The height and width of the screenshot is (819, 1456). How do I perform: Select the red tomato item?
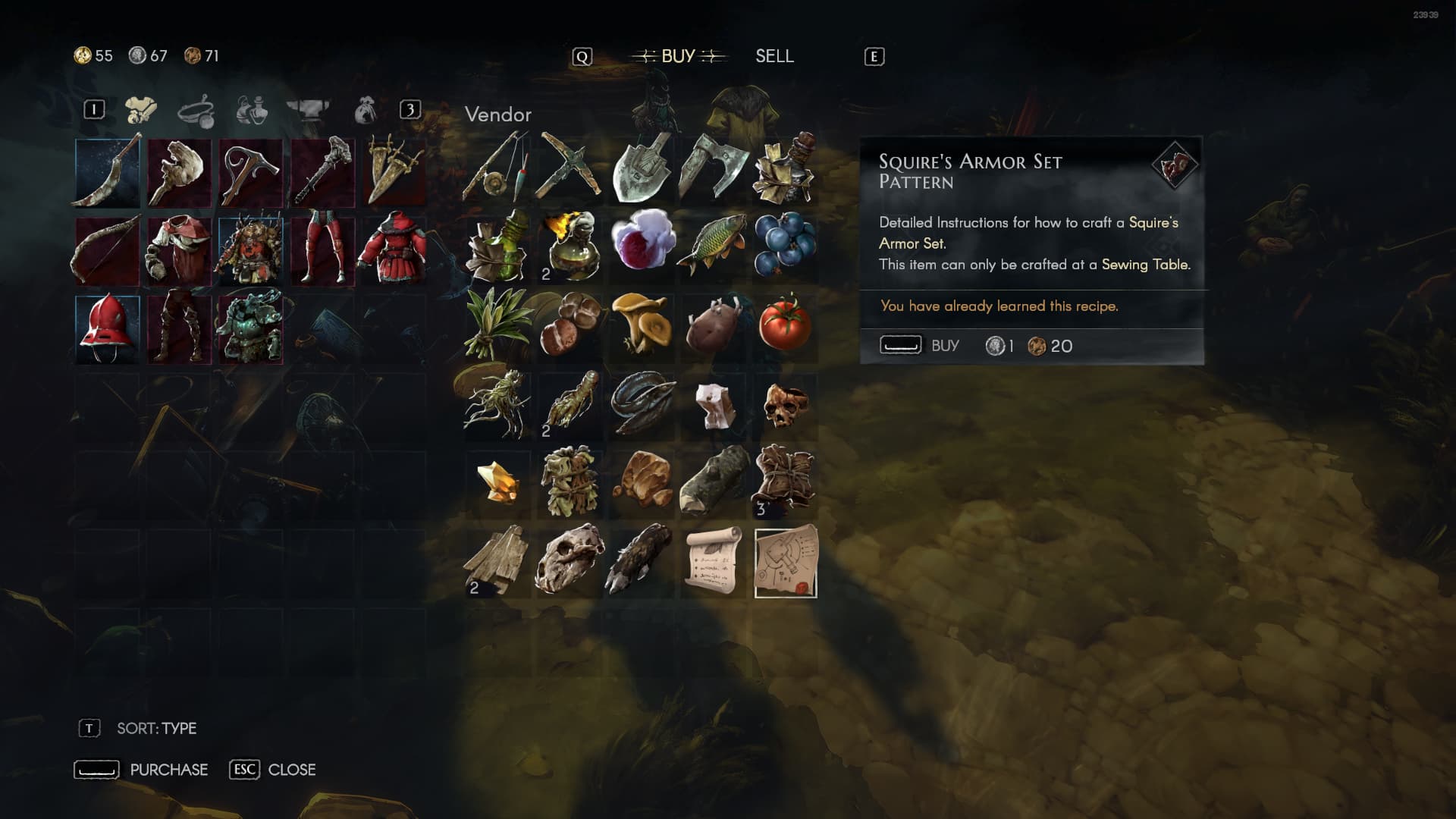coord(786,325)
